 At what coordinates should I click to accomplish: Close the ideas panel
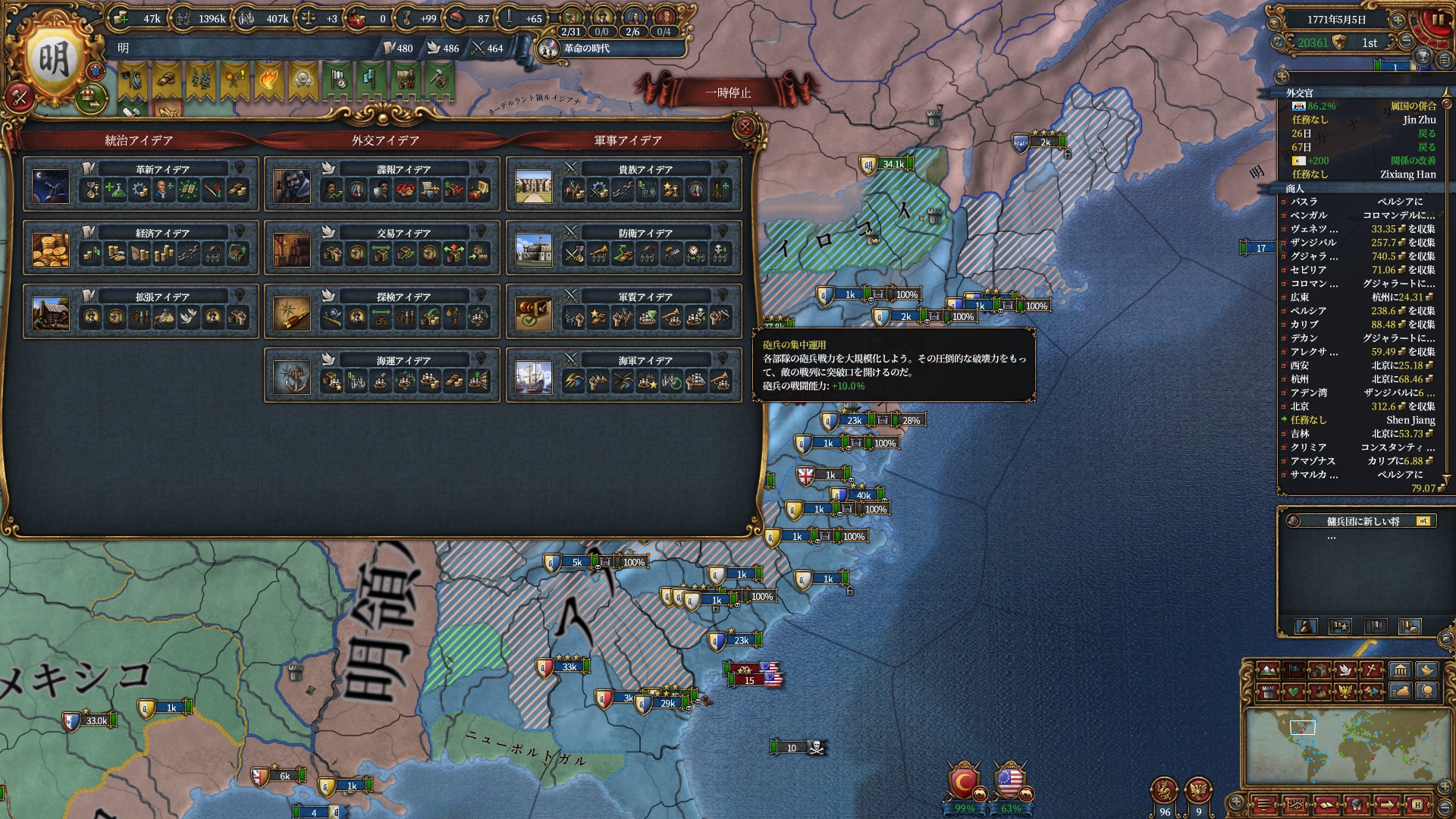click(x=745, y=127)
